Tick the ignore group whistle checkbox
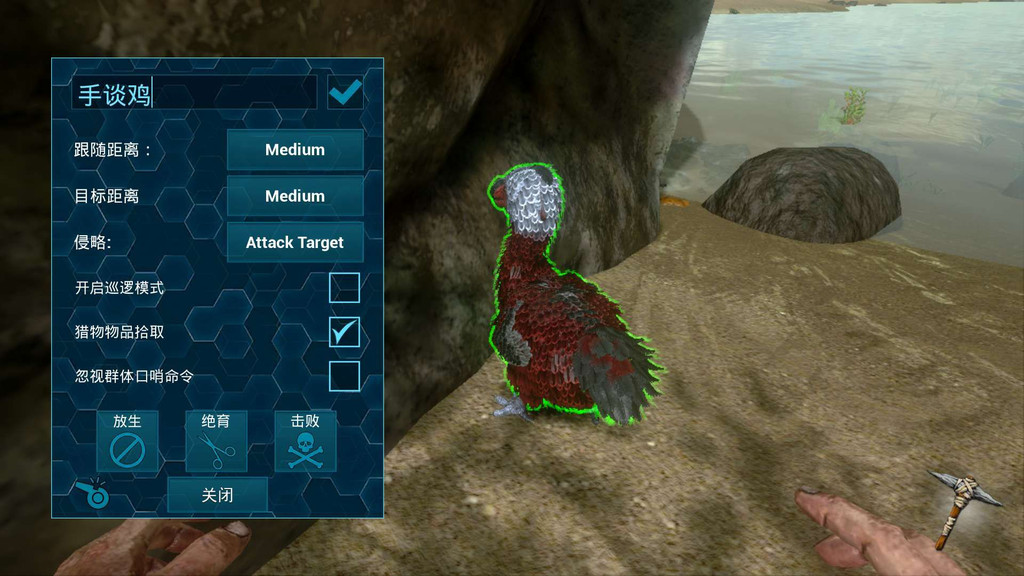 (345, 377)
